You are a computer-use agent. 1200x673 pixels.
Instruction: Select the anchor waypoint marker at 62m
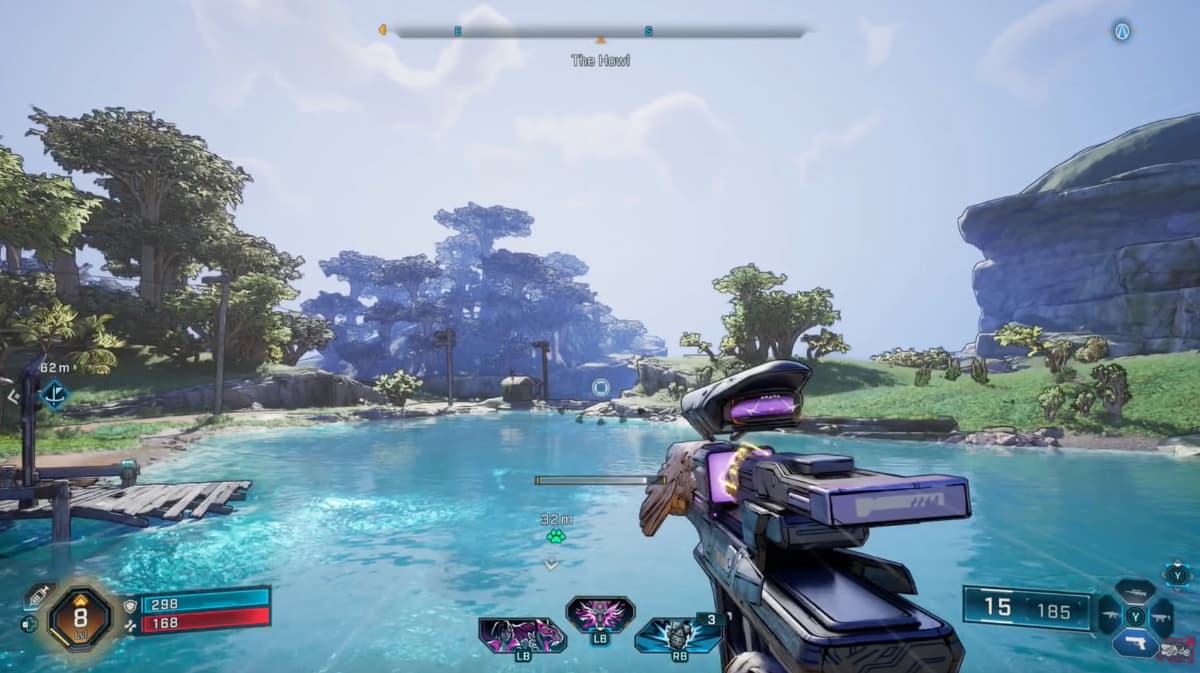tap(54, 395)
